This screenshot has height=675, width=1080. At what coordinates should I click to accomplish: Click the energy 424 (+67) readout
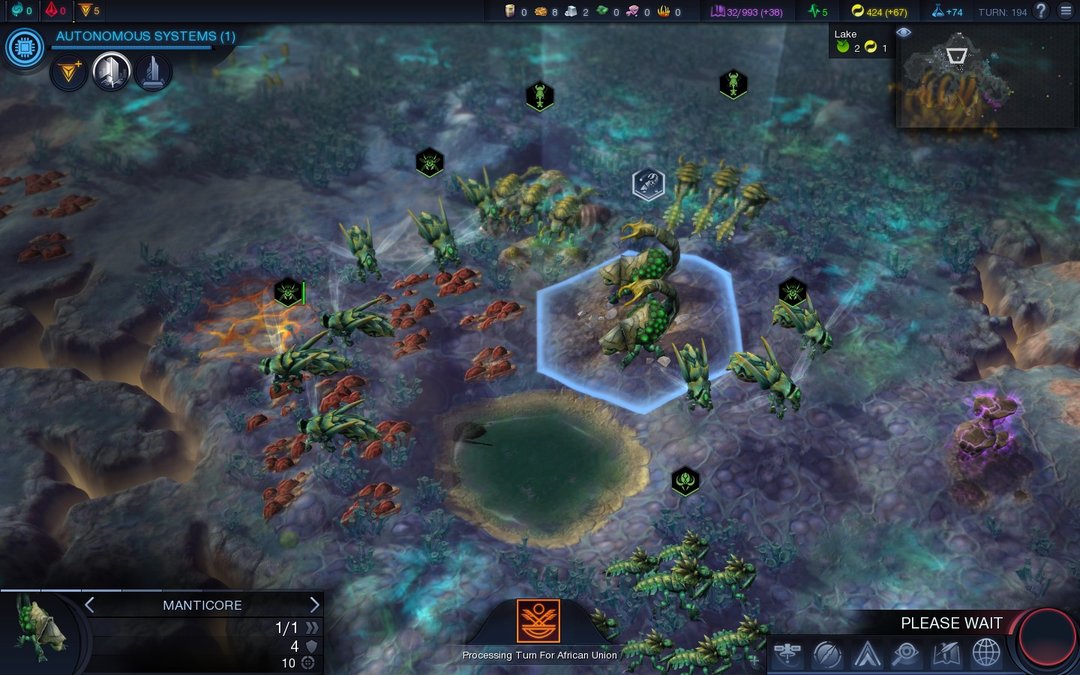(882, 11)
